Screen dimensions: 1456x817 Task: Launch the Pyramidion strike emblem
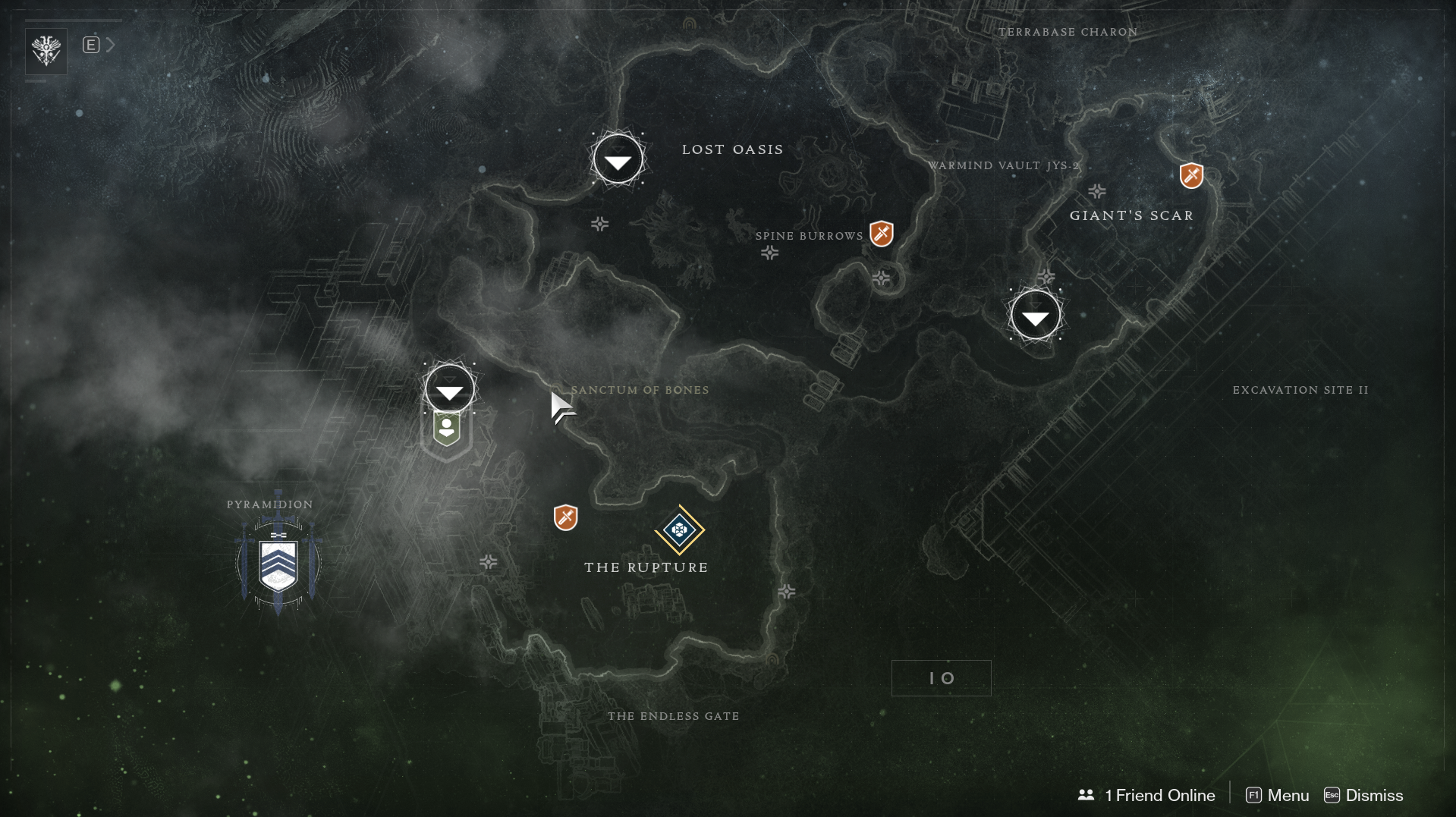[x=278, y=564]
